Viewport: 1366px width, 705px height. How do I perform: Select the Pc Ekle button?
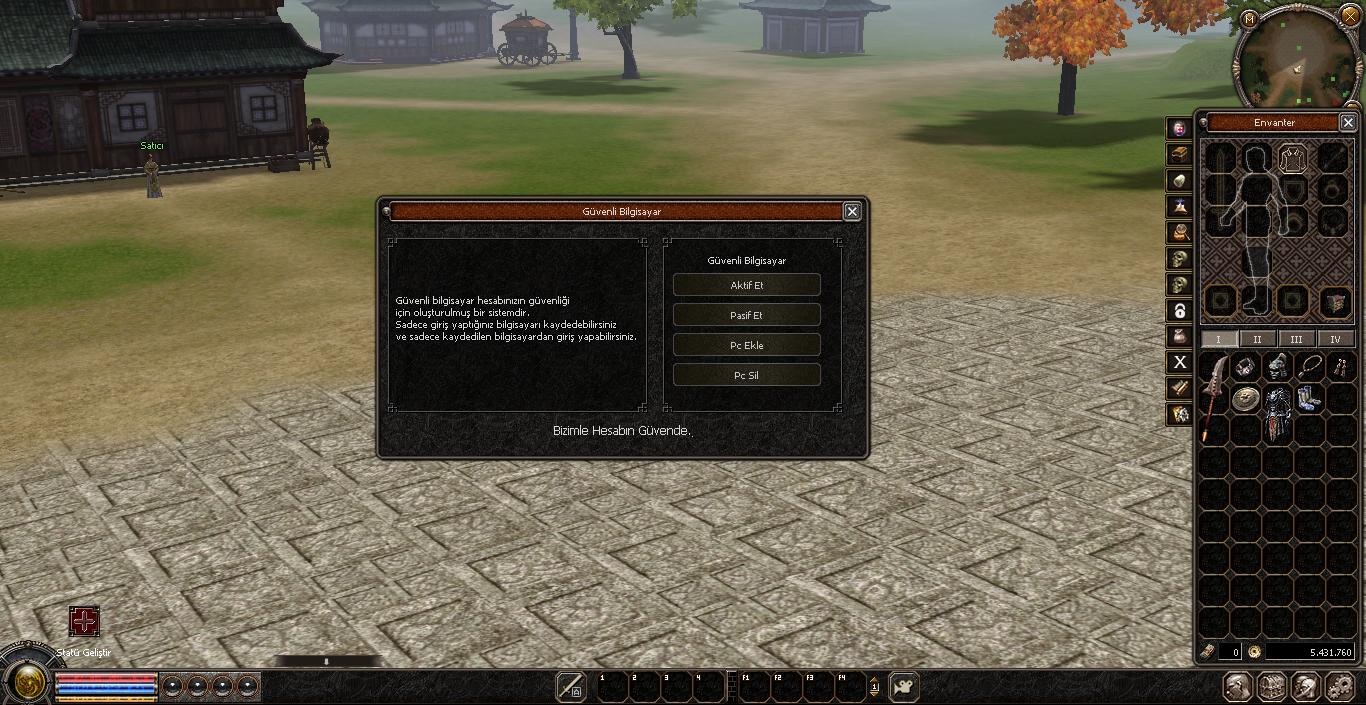pos(746,345)
